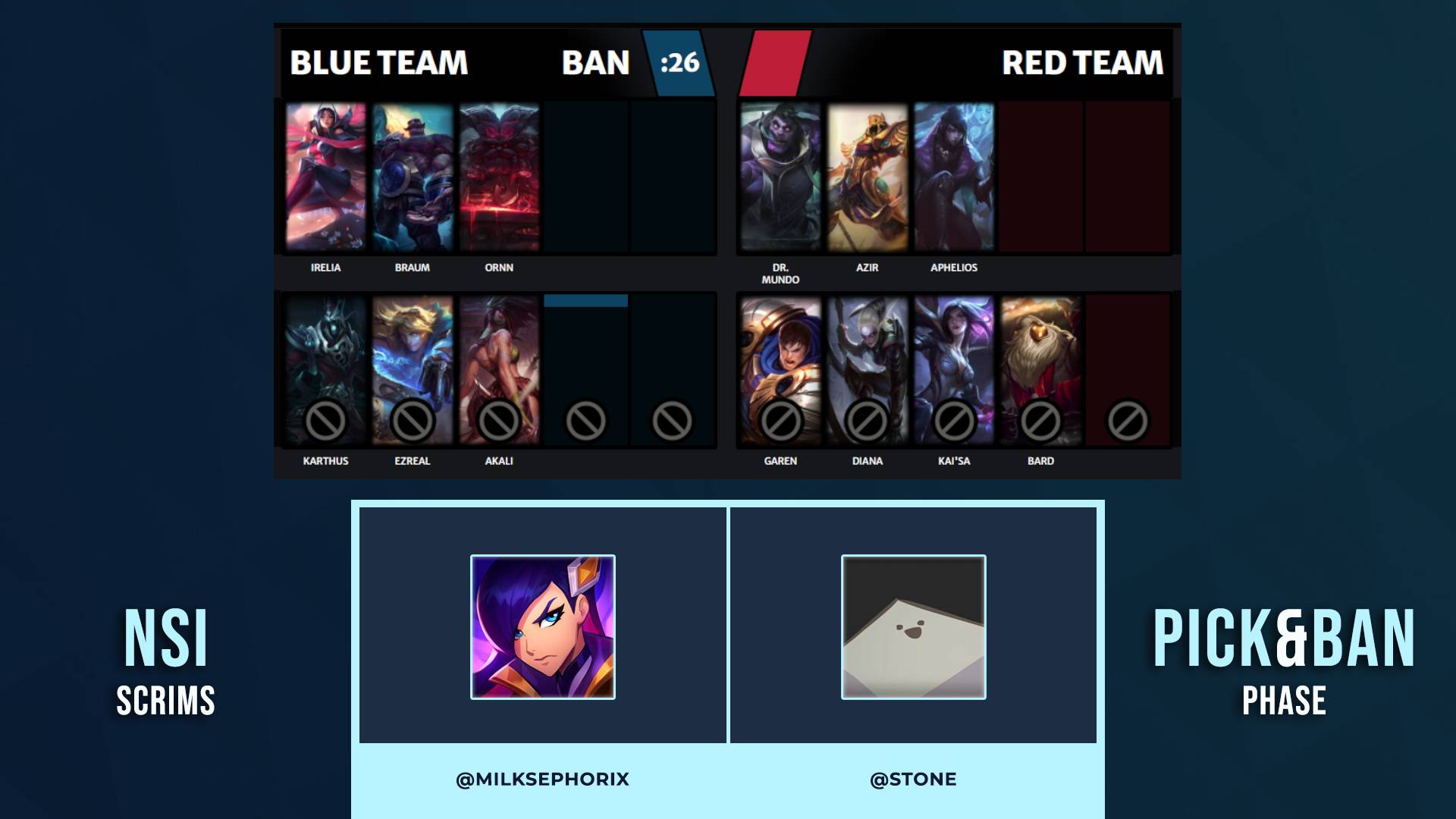Click the highlighted active Blue Team ban slot
Viewport: 1456px width, 819px height.
[585, 370]
